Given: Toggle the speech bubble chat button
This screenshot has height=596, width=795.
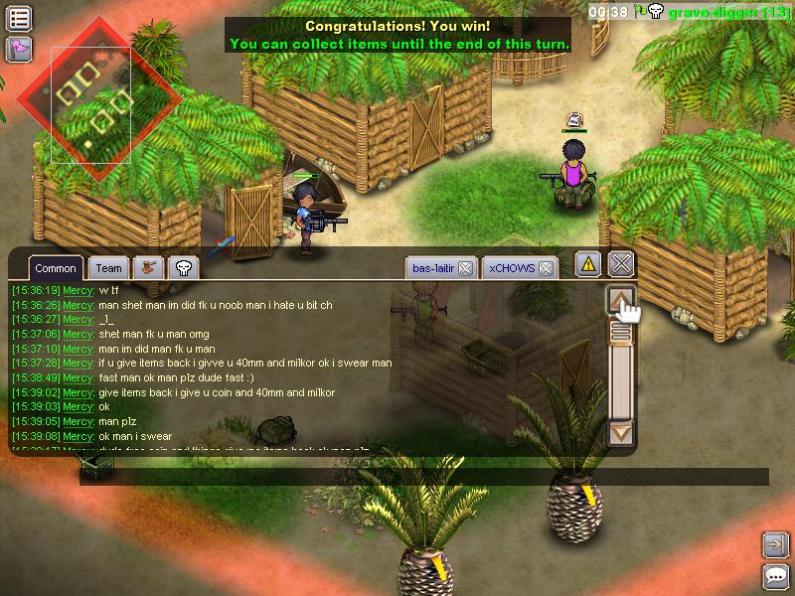Looking at the screenshot, I should (x=775, y=576).
